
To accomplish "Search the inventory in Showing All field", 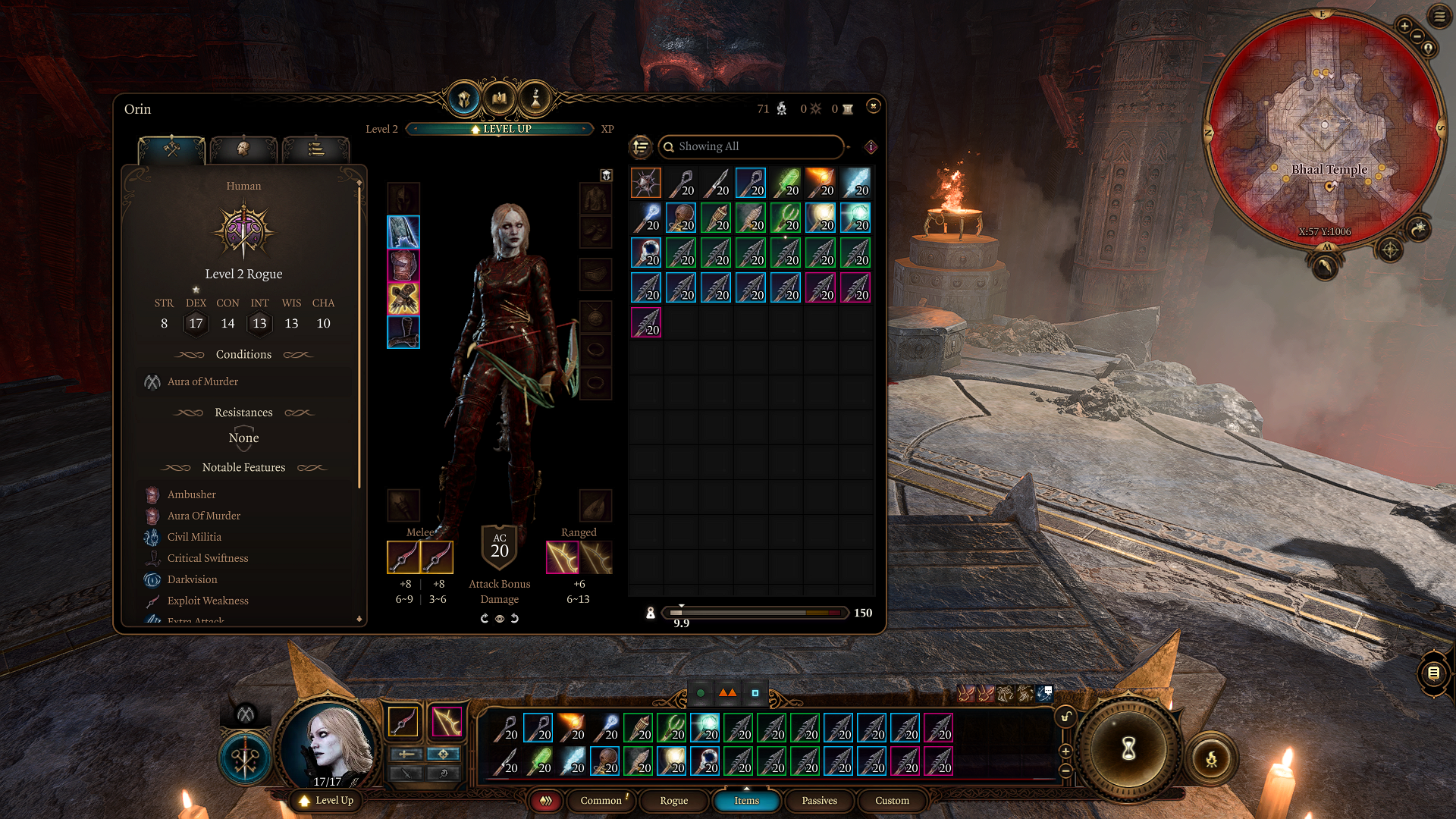I will click(x=751, y=146).
